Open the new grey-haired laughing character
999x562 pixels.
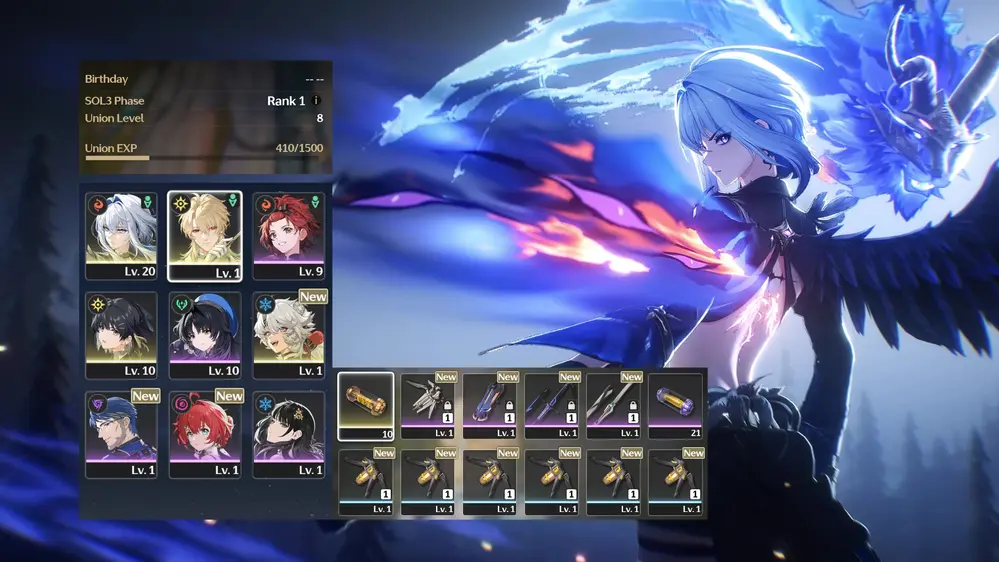(x=288, y=334)
